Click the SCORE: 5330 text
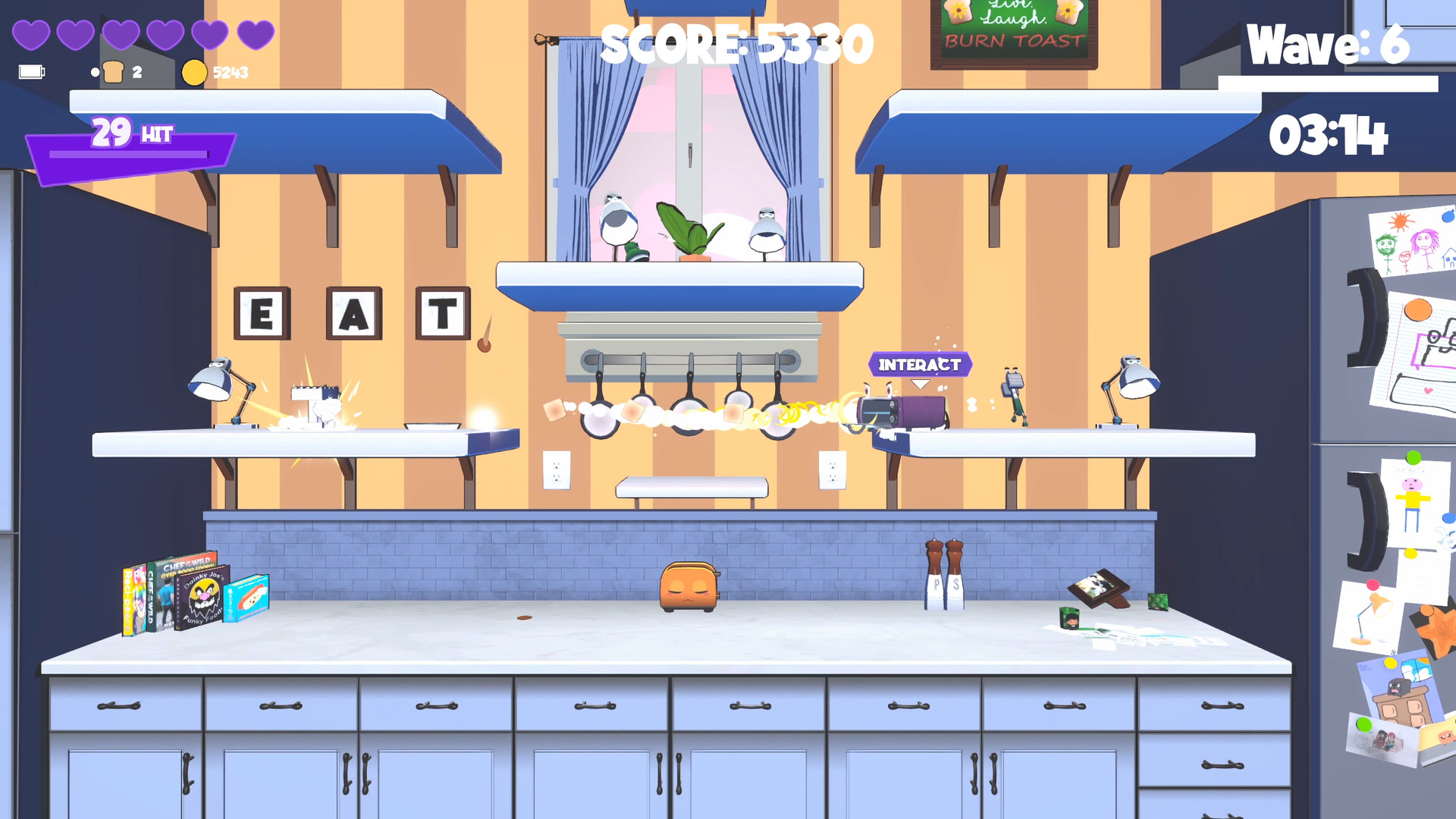 pyautogui.click(x=734, y=44)
